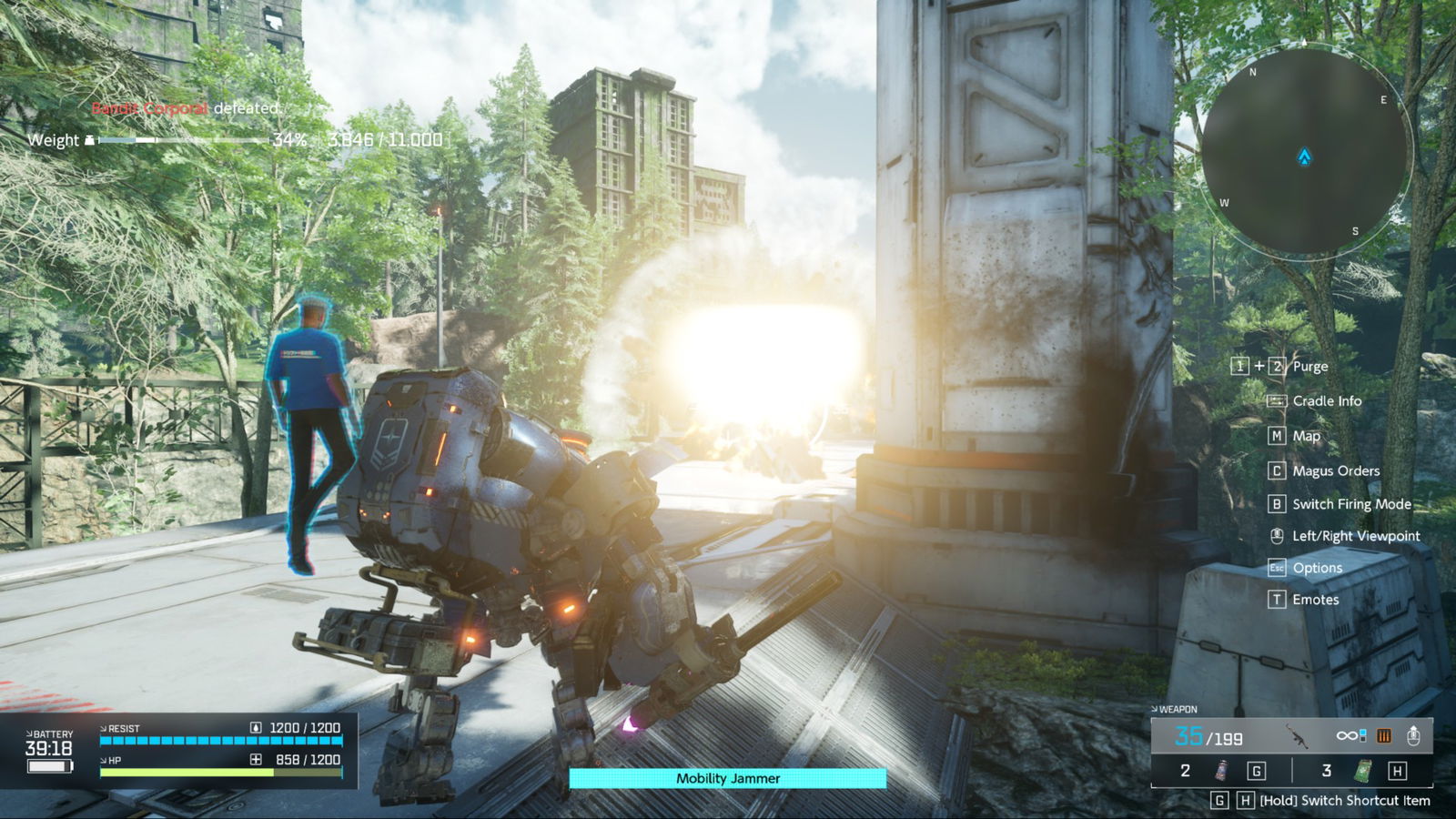Open Cradle Info from the command list
This screenshot has height=819, width=1456.
point(1327,401)
